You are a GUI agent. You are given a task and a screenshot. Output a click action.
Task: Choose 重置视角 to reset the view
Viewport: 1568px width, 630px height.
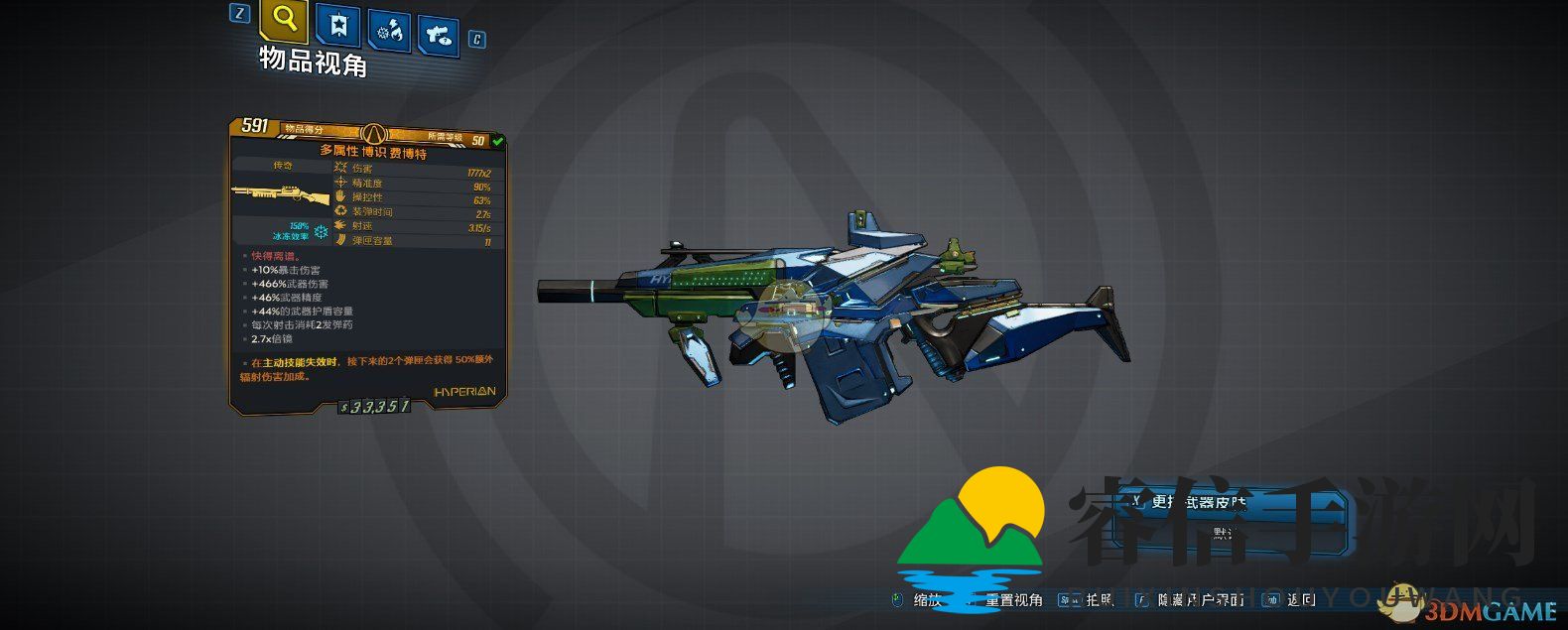(x=1012, y=599)
